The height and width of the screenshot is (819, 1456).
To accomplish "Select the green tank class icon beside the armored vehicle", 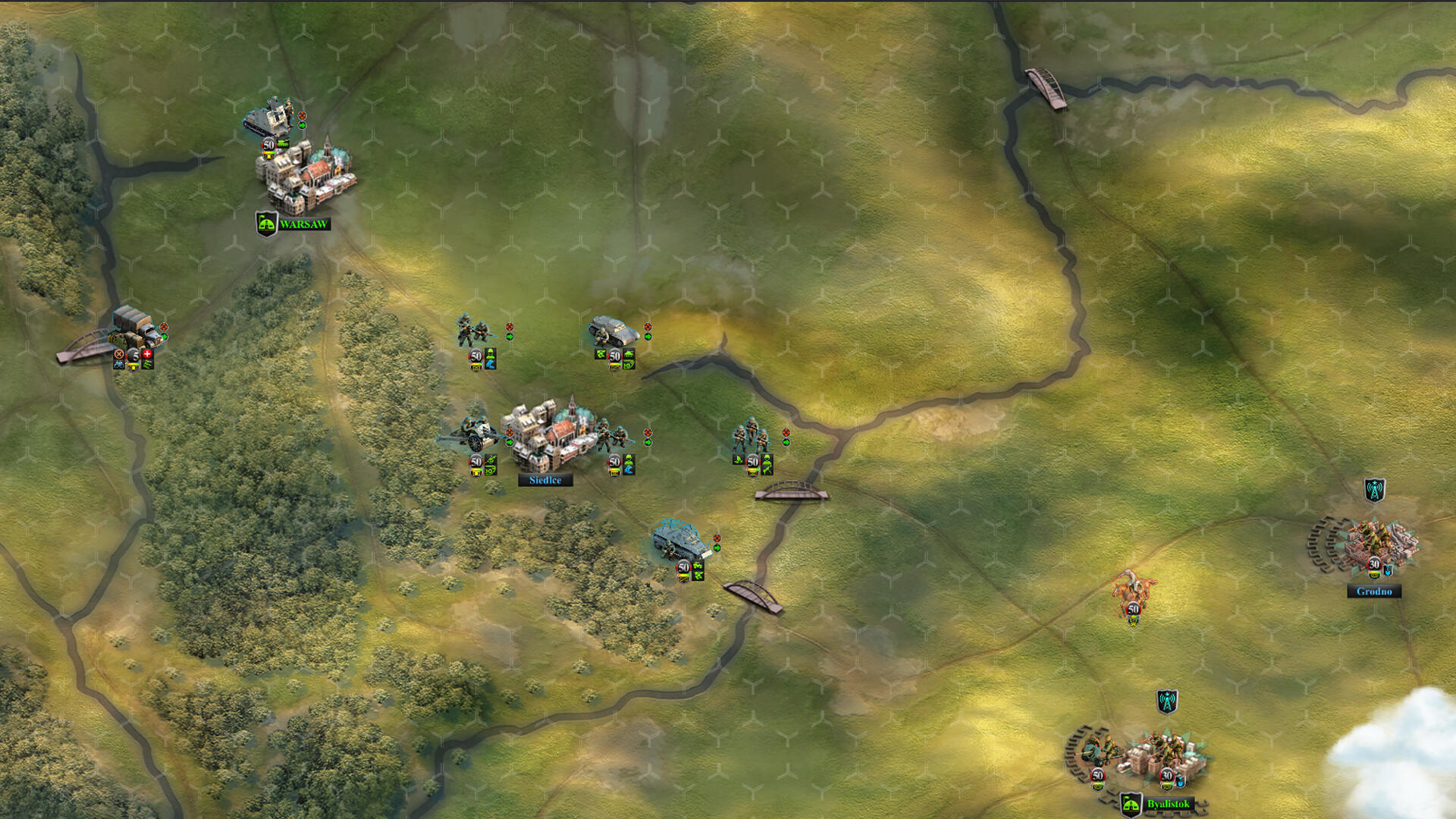I will [629, 353].
